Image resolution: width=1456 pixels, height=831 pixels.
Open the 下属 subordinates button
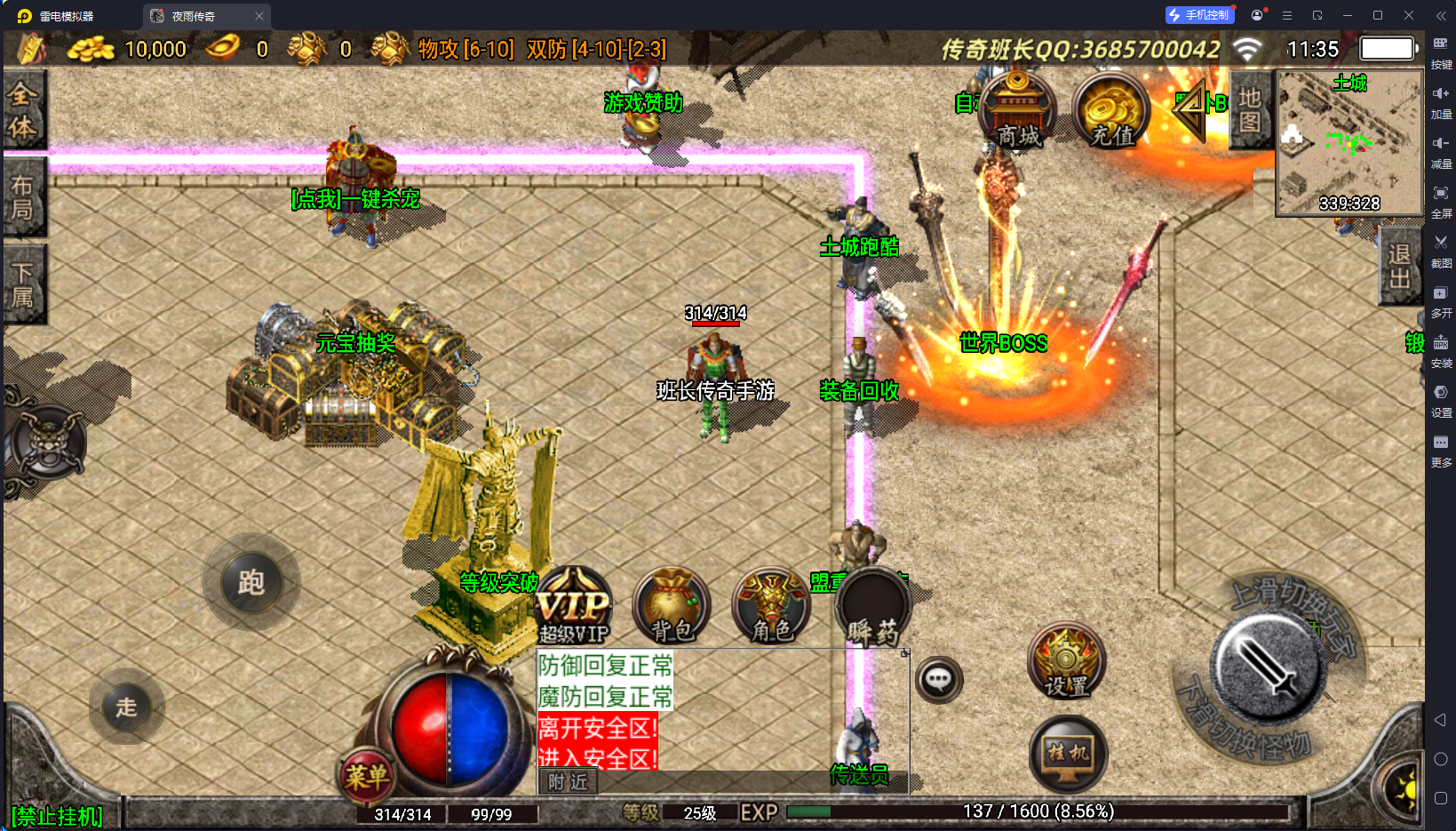(23, 284)
